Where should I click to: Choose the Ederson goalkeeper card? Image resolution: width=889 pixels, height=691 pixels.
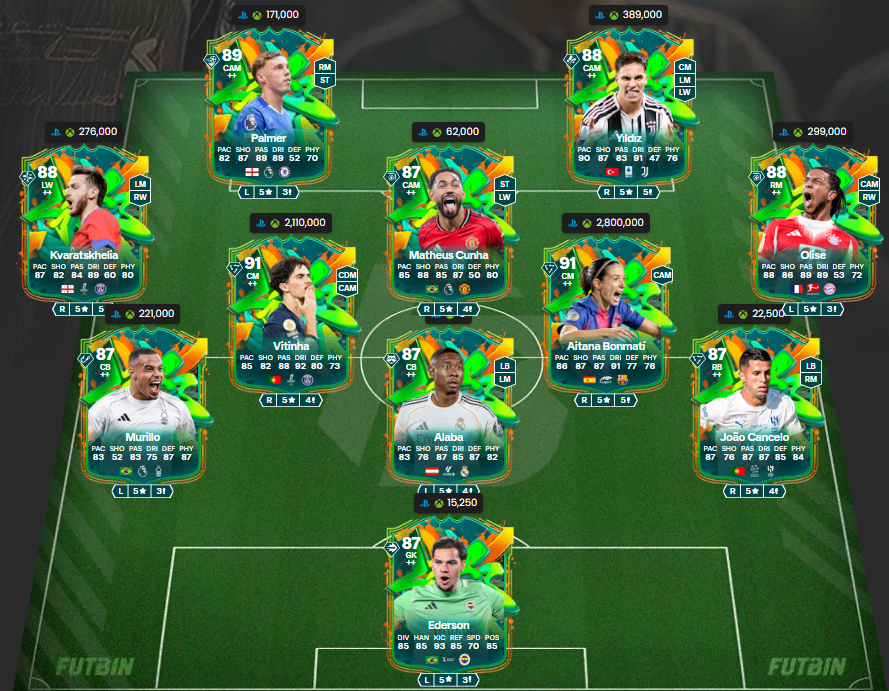coord(447,590)
